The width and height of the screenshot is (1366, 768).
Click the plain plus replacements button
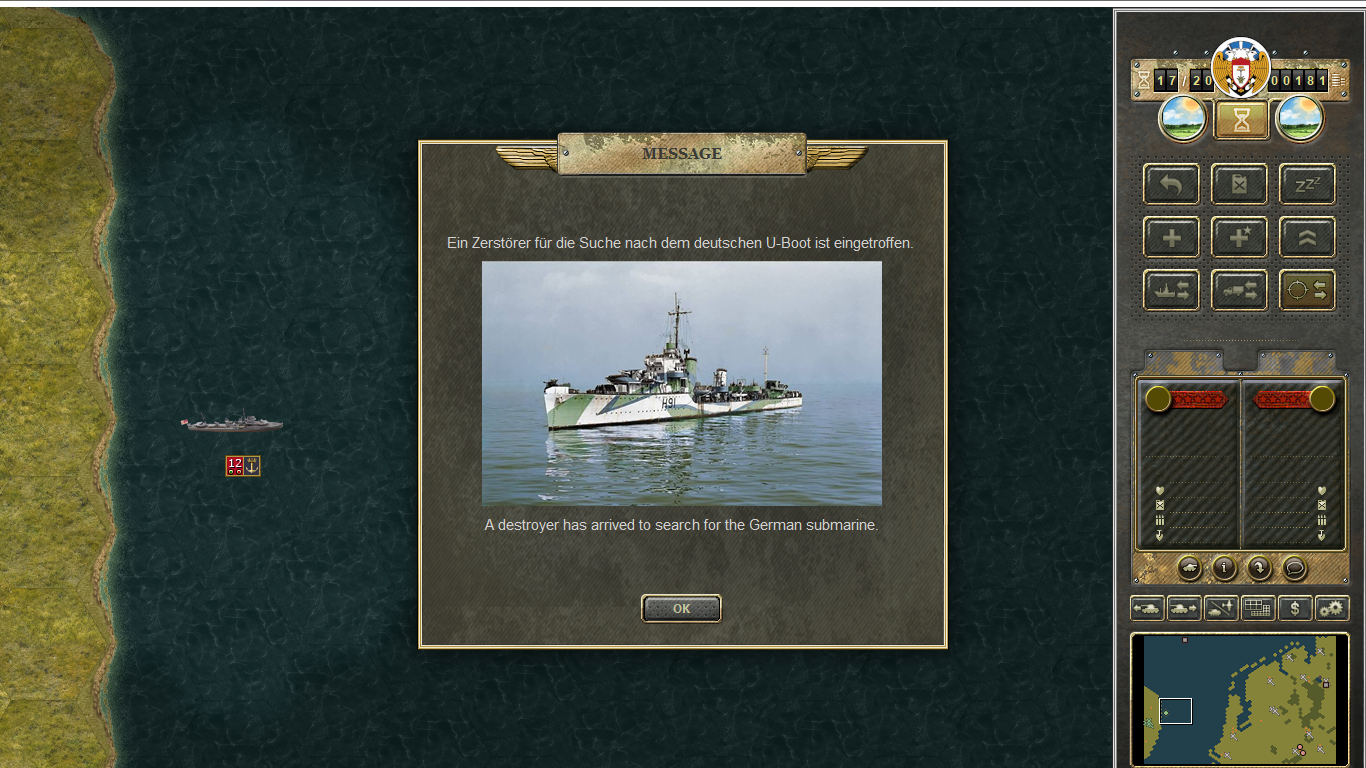click(1171, 237)
